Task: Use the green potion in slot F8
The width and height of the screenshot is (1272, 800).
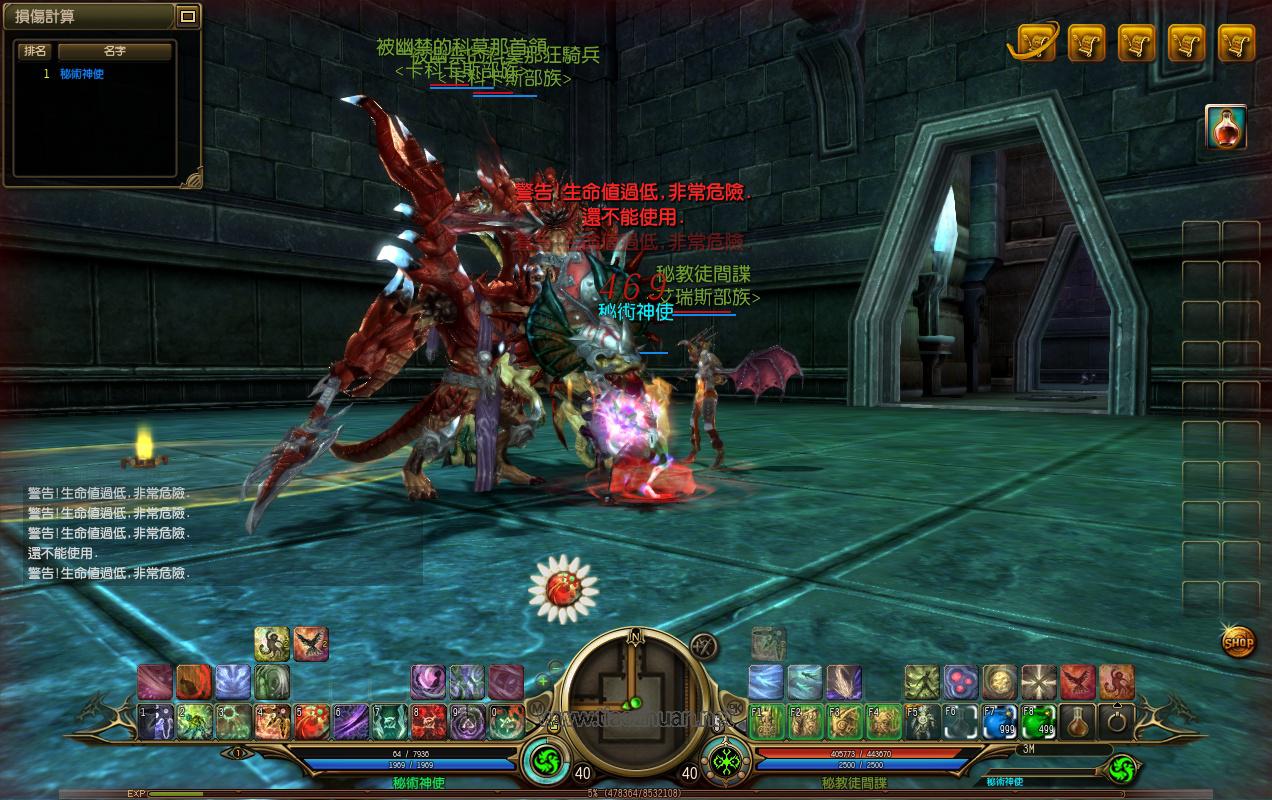Action: [x=1039, y=721]
